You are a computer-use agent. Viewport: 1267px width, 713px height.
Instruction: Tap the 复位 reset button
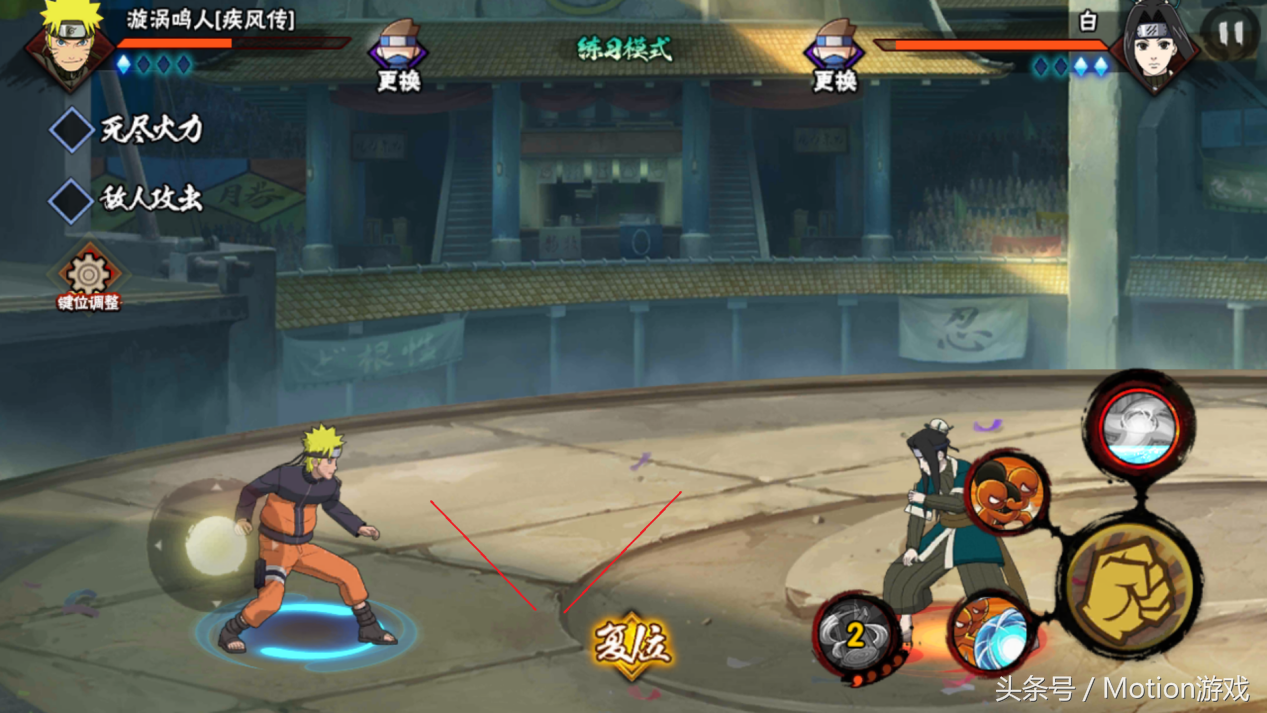click(x=632, y=643)
